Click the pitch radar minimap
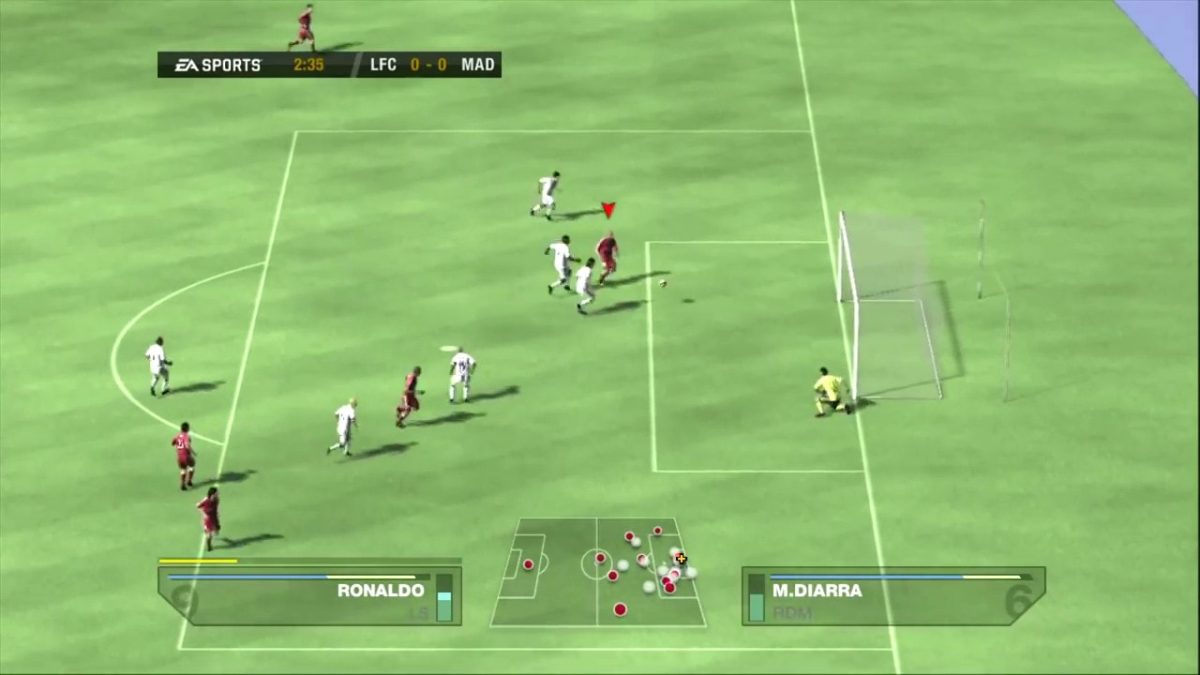Screen dimensions: 1200x675 (597, 572)
